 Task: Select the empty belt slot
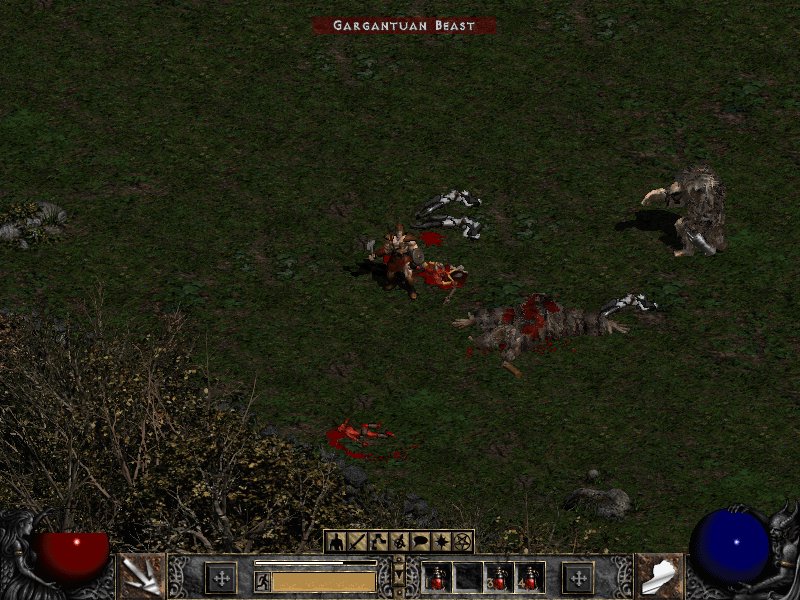pyautogui.click(x=468, y=577)
